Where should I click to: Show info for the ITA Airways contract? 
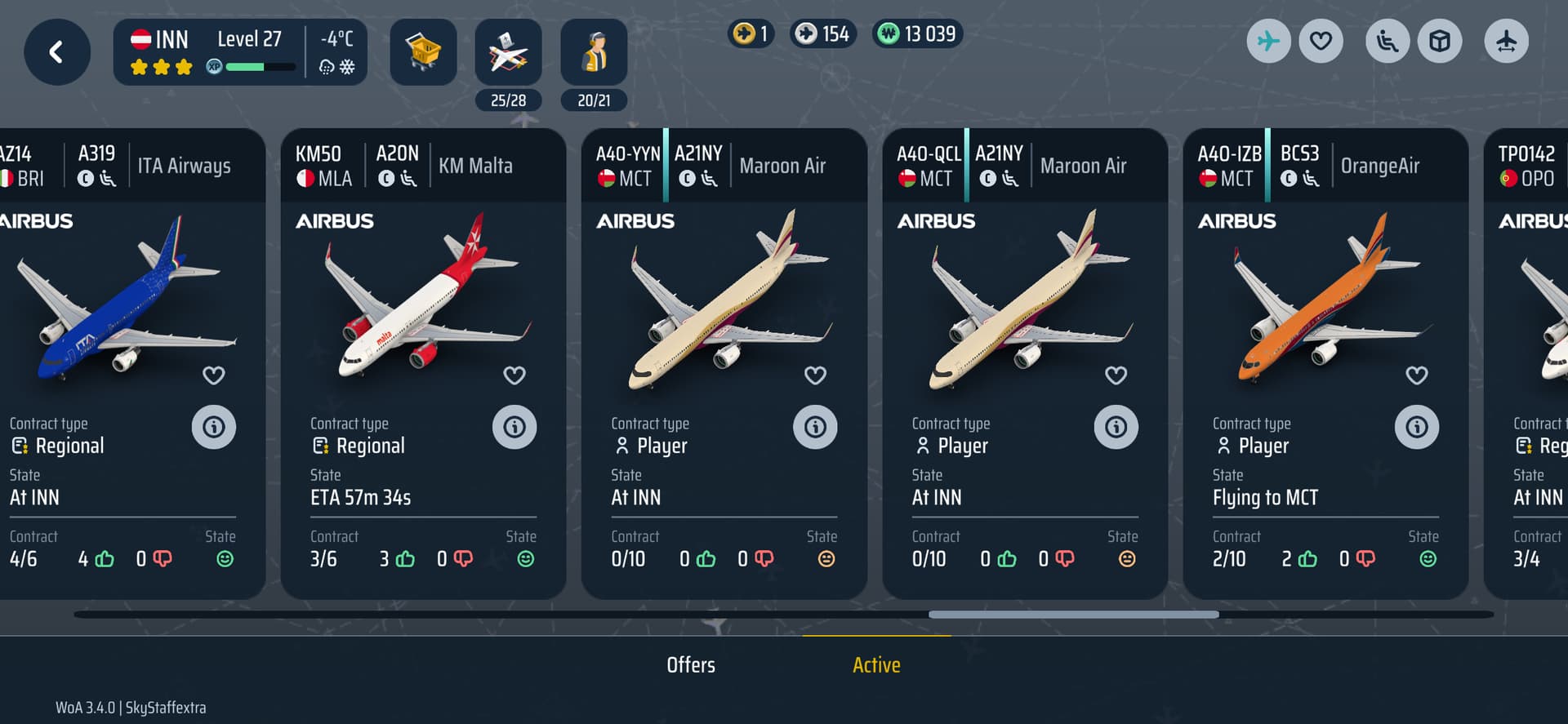coord(214,427)
